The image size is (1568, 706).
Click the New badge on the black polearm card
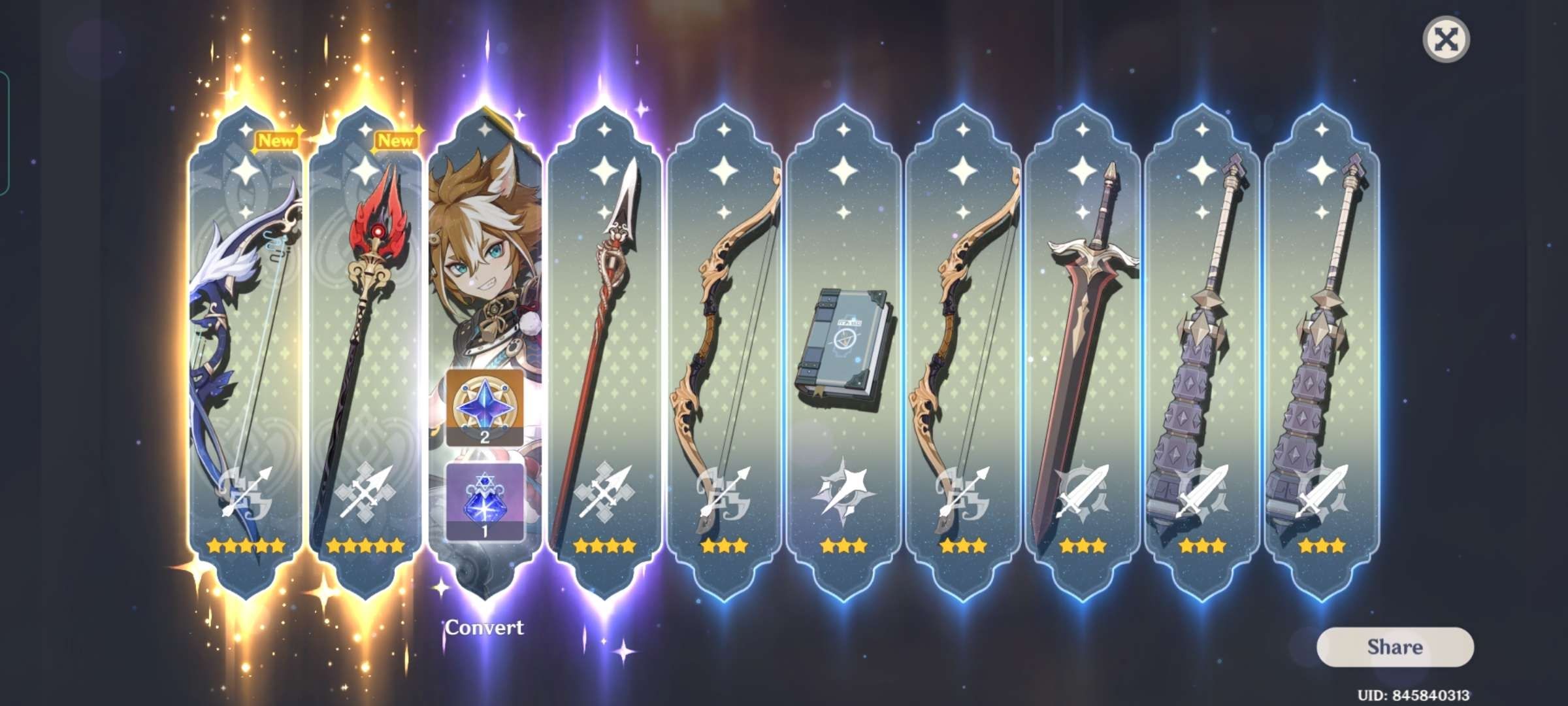(396, 141)
